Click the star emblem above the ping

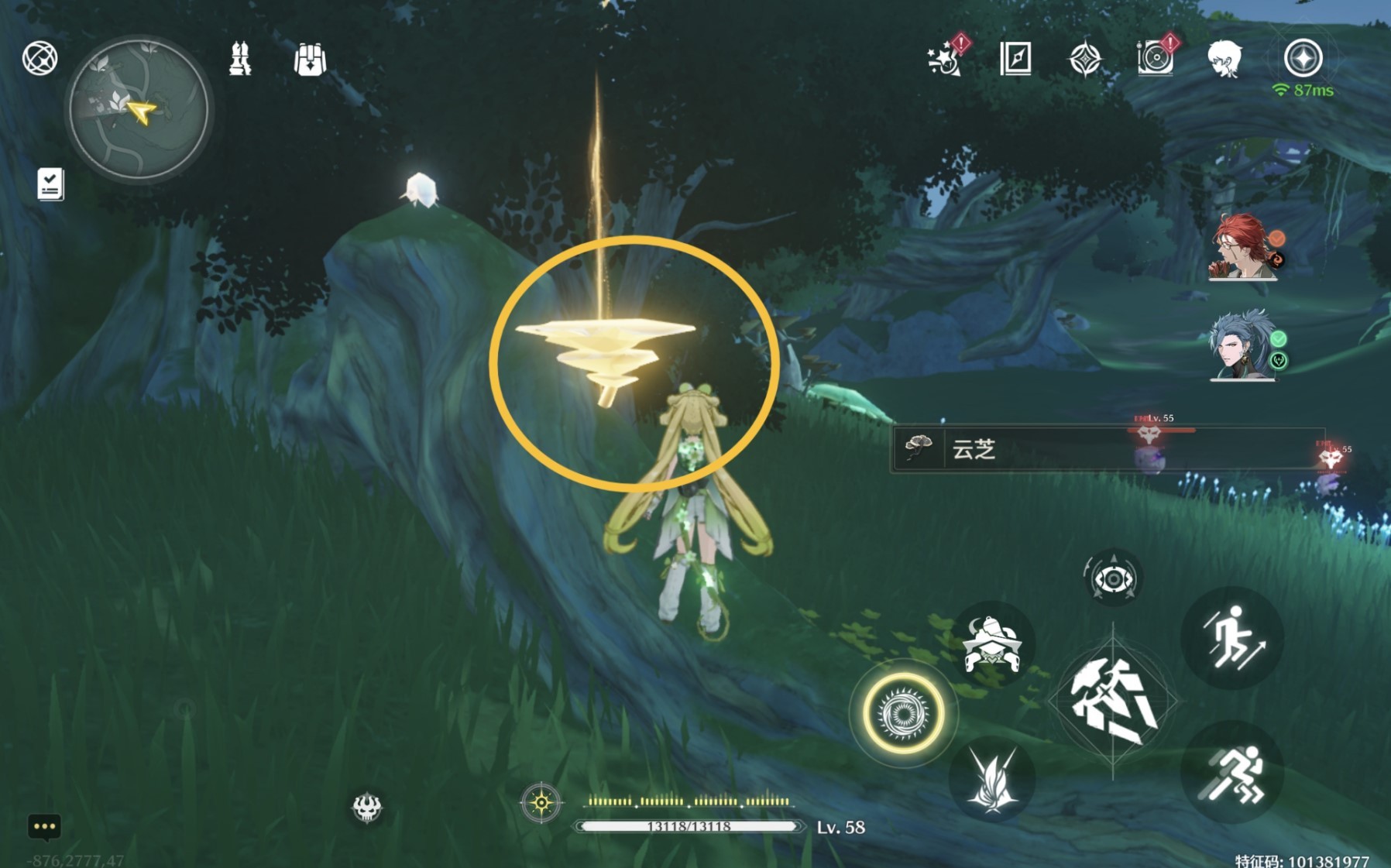pos(1303,58)
